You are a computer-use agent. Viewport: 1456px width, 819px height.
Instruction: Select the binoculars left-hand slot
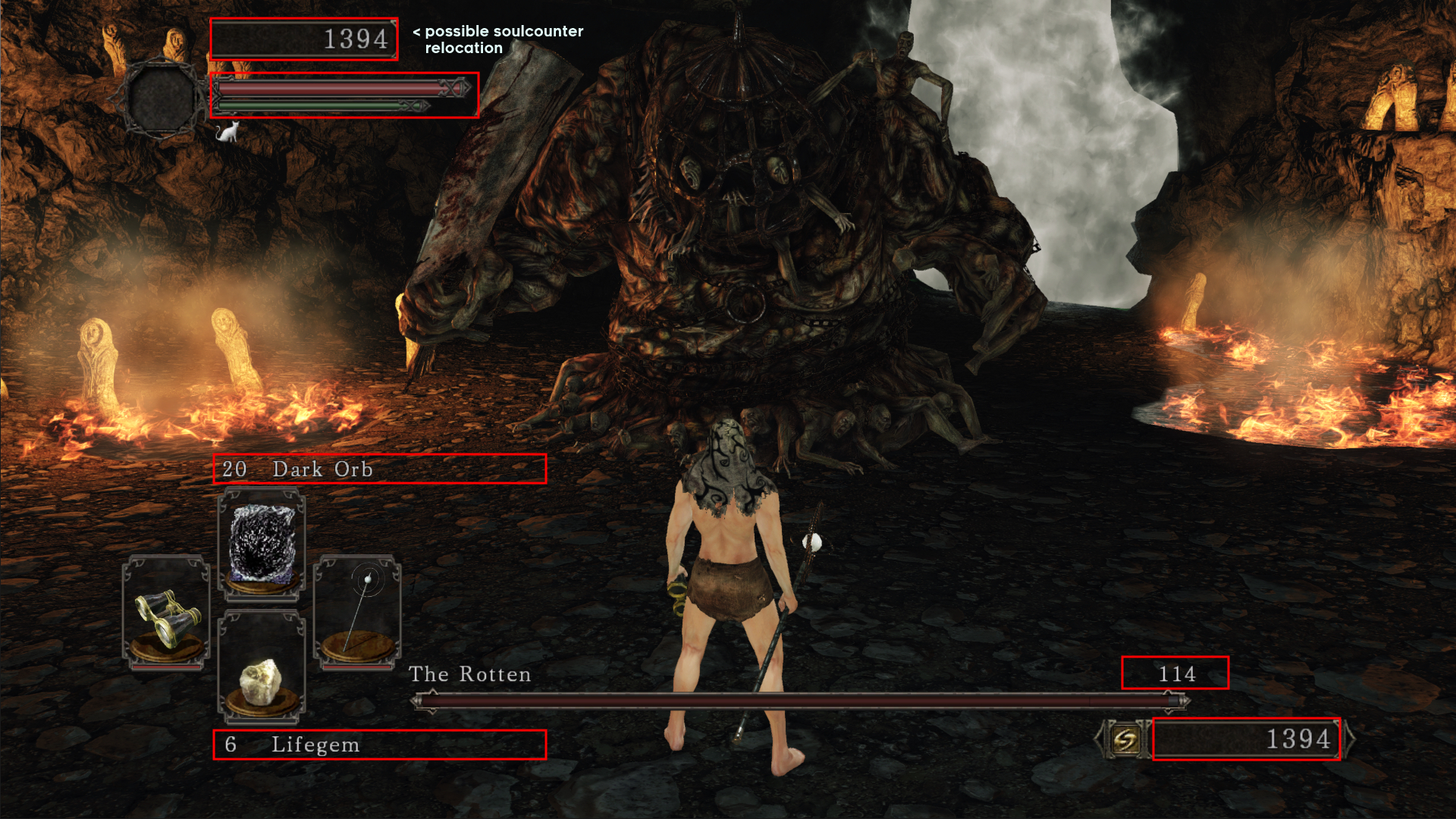pos(166,613)
